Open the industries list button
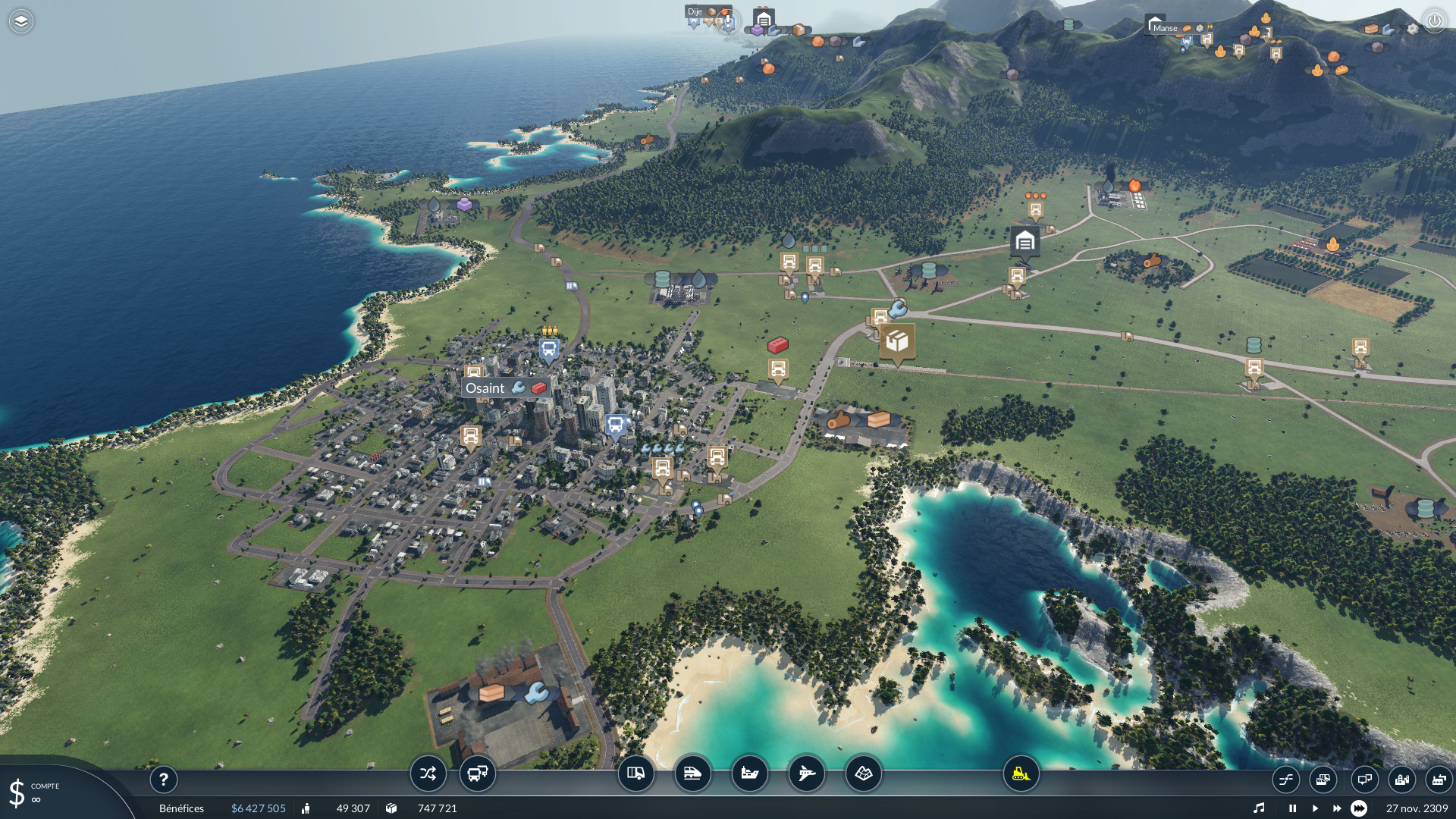The image size is (1456, 819). click(x=1438, y=779)
